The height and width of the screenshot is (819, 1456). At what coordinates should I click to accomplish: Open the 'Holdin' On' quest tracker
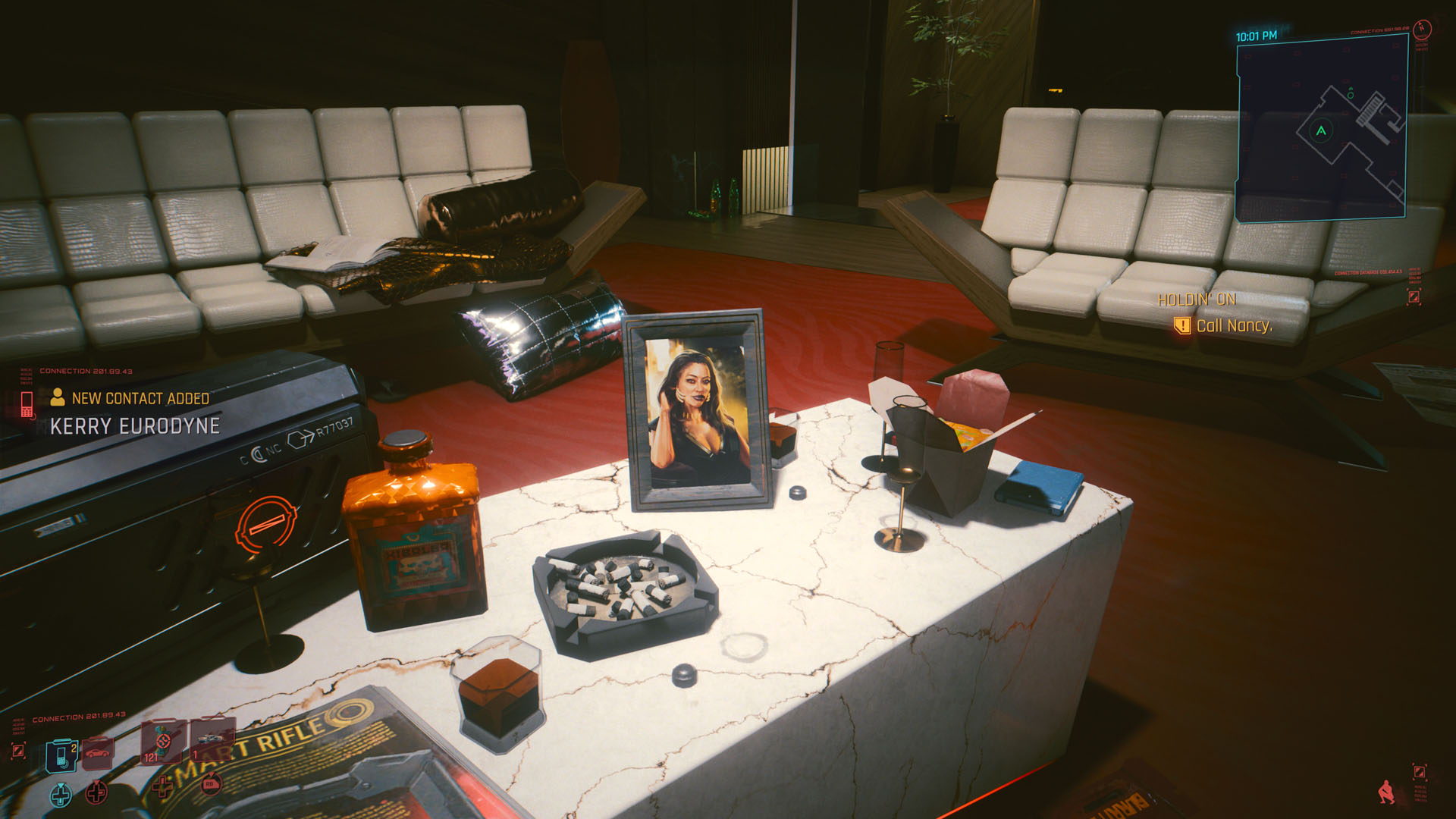pos(1197,300)
